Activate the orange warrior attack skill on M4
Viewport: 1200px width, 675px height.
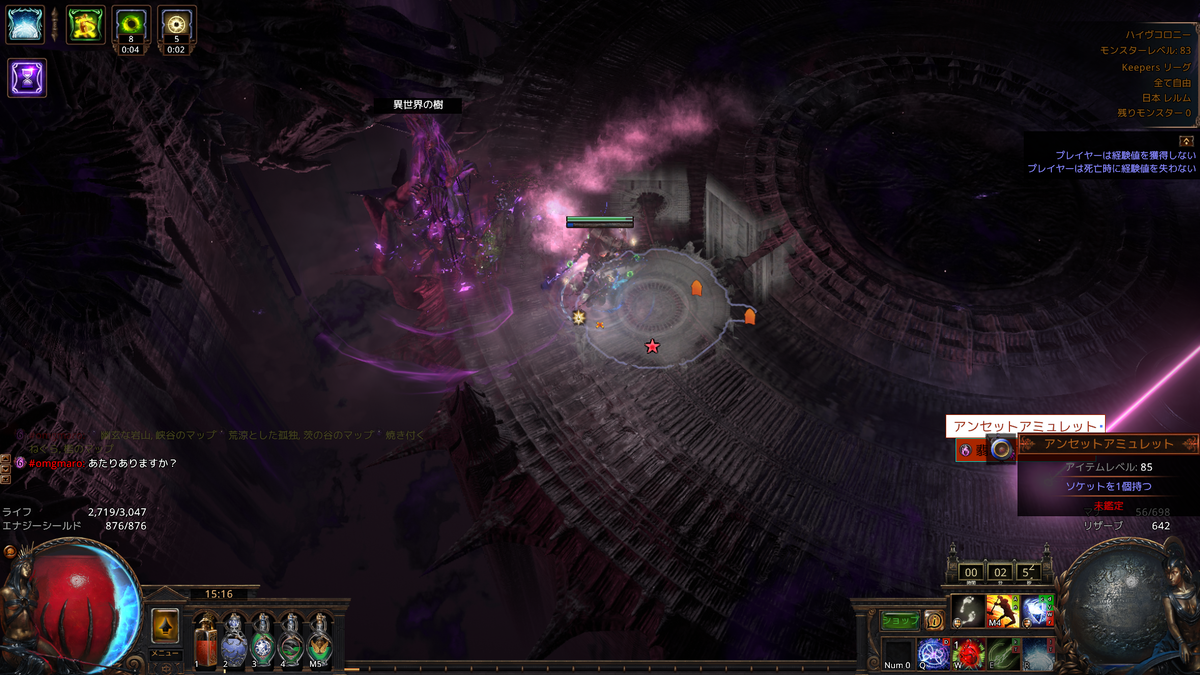point(1002,611)
